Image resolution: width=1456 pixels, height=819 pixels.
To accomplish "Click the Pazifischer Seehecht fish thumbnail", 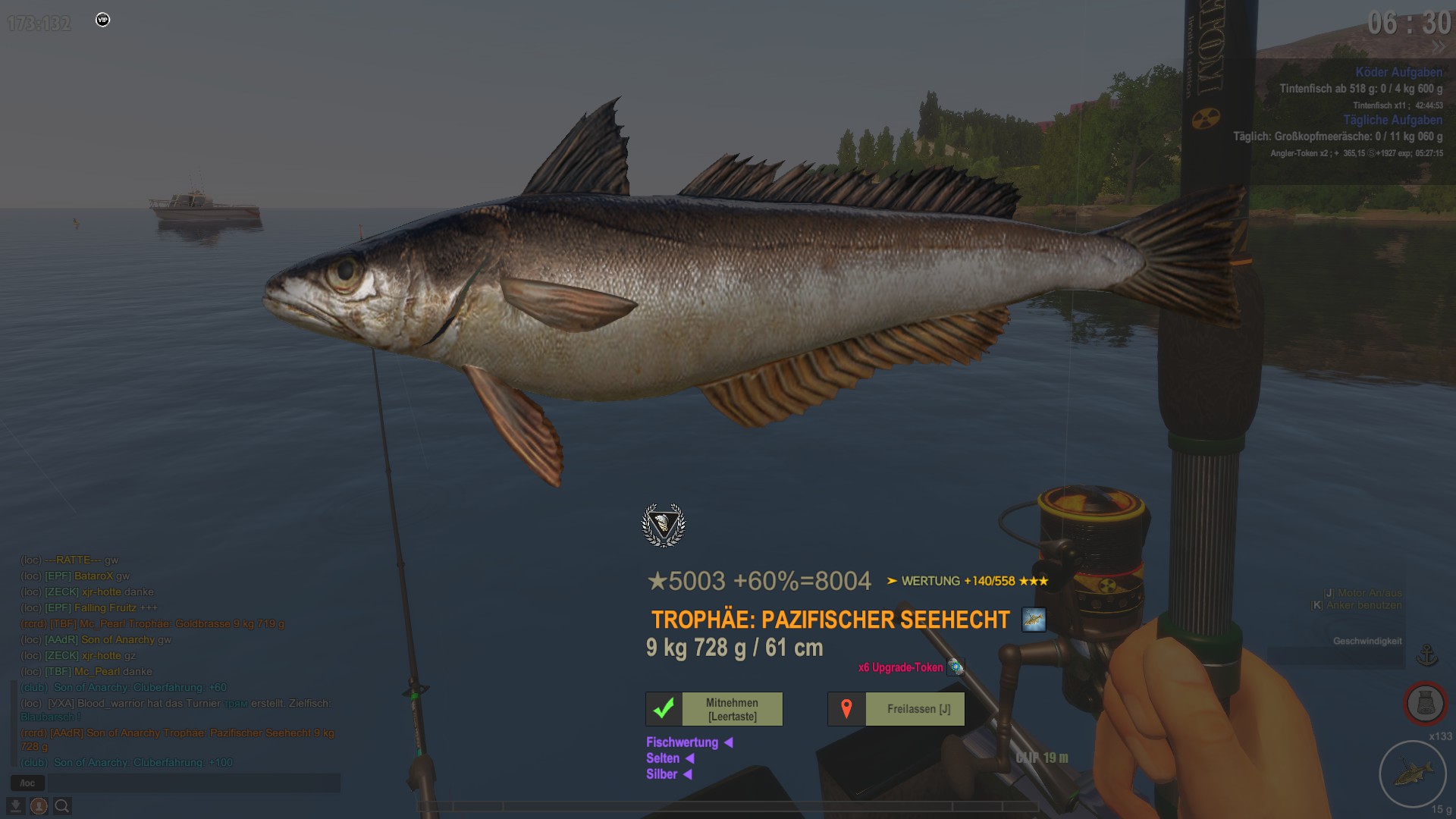I will point(1034,620).
